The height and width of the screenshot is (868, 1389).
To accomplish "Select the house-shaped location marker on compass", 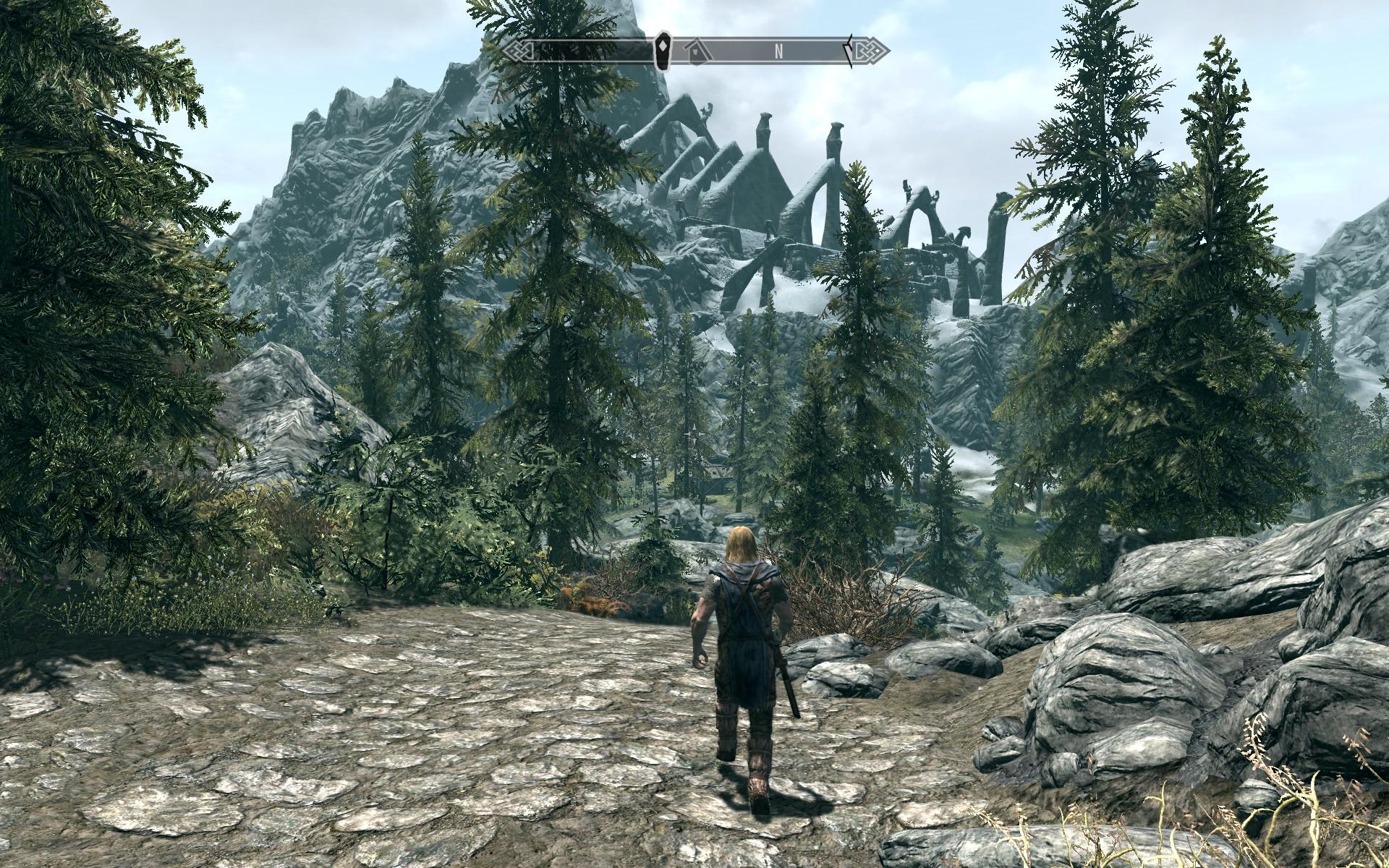I will [x=697, y=51].
